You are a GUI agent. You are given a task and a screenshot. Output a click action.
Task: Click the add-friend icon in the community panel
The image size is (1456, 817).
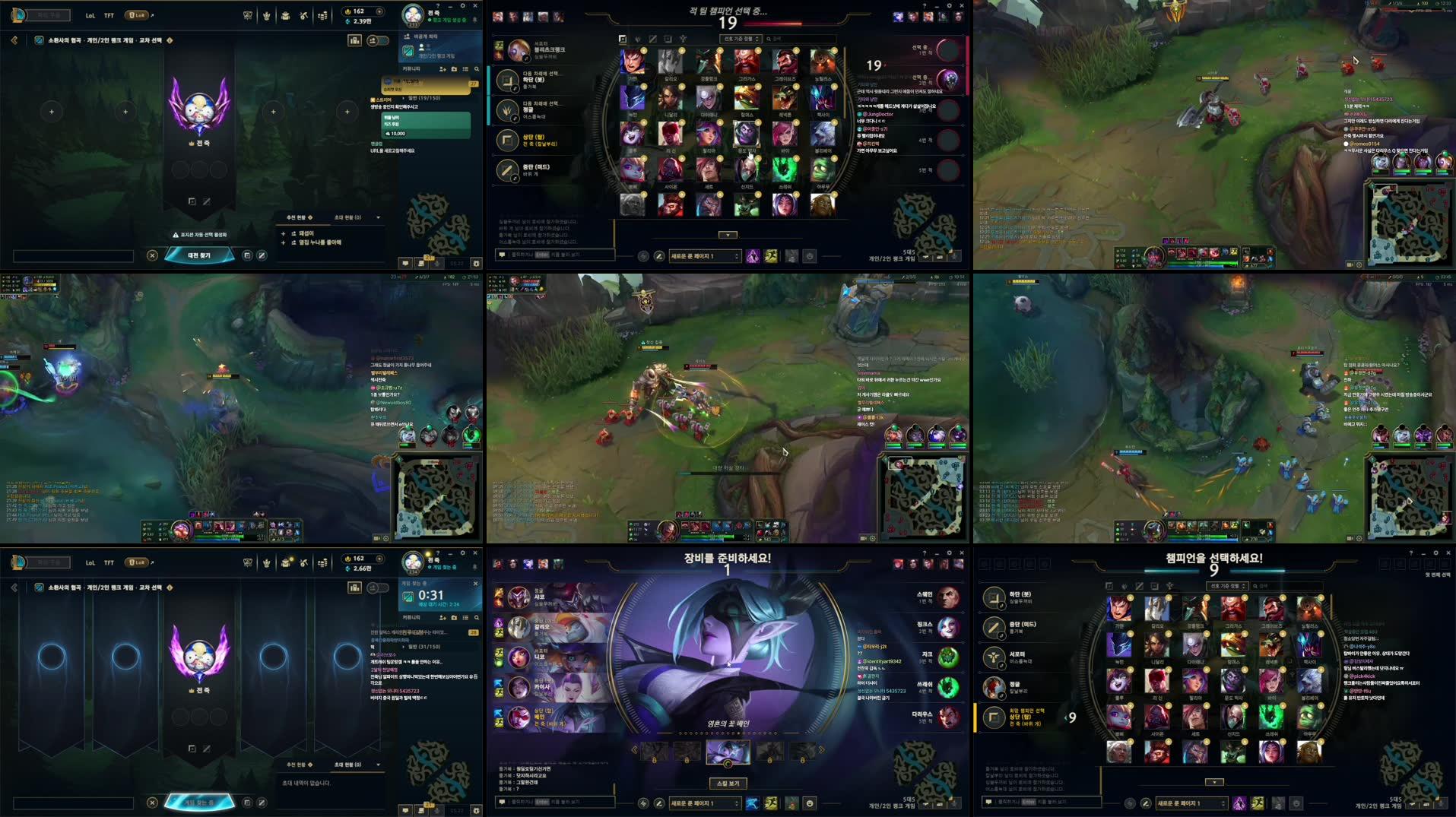(443, 69)
